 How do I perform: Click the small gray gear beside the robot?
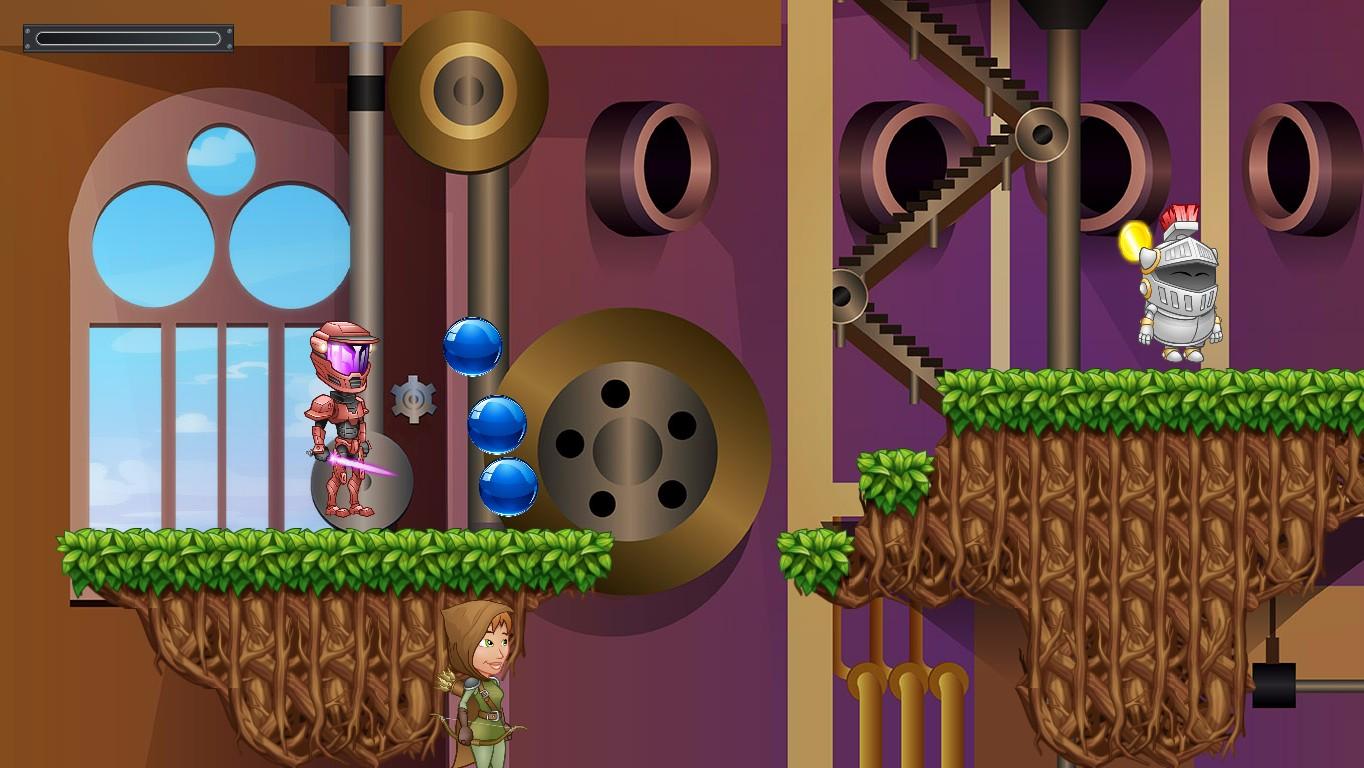click(413, 398)
